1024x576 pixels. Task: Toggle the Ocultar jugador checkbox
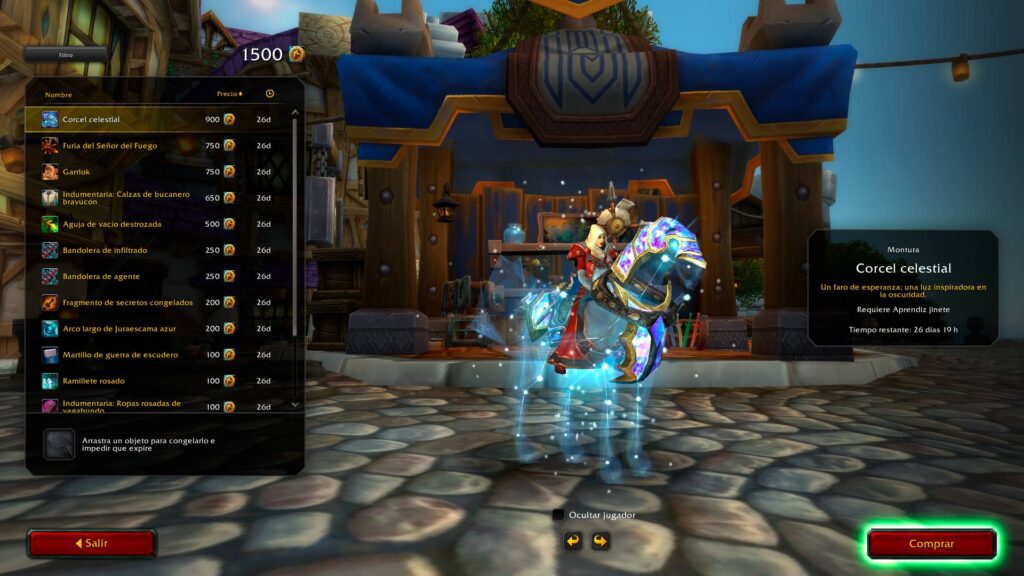click(x=558, y=515)
